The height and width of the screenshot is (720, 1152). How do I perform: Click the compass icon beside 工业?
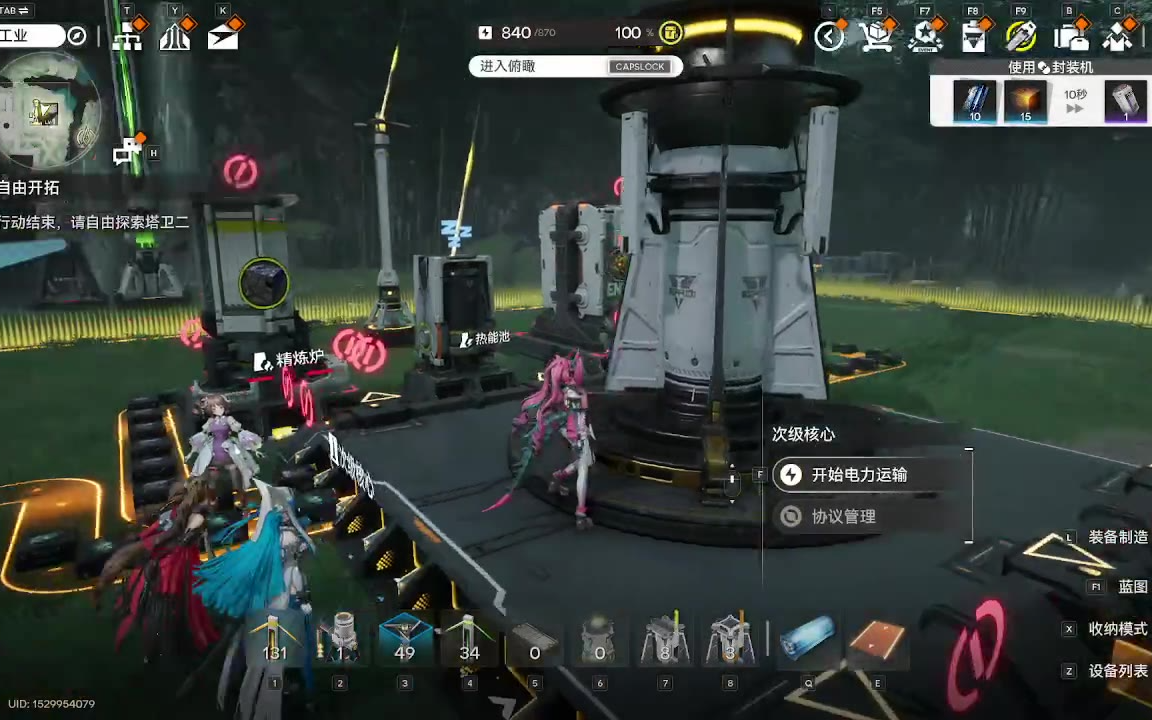[76, 36]
